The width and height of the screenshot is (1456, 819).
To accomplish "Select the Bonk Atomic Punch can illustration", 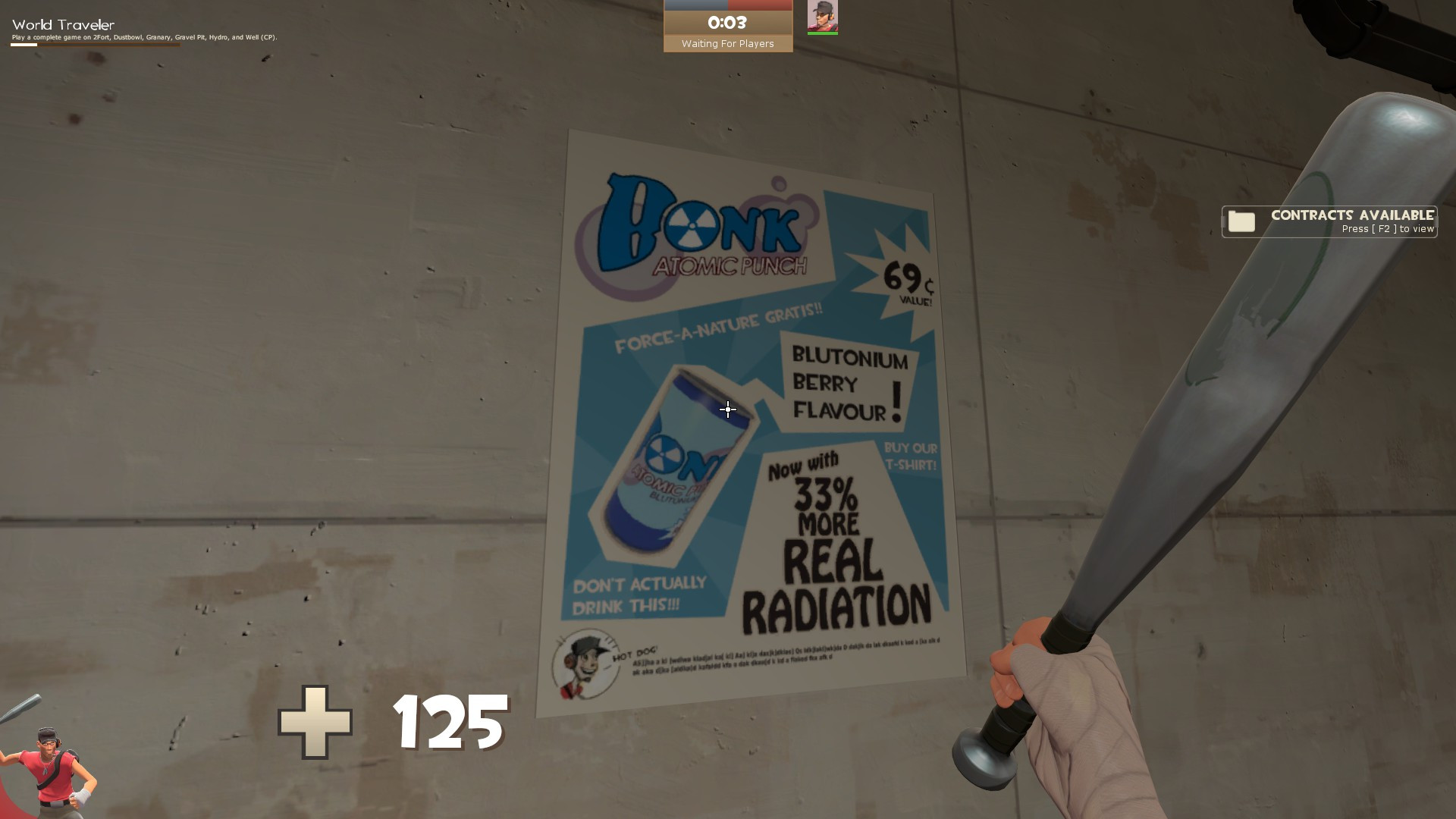I will 675,463.
